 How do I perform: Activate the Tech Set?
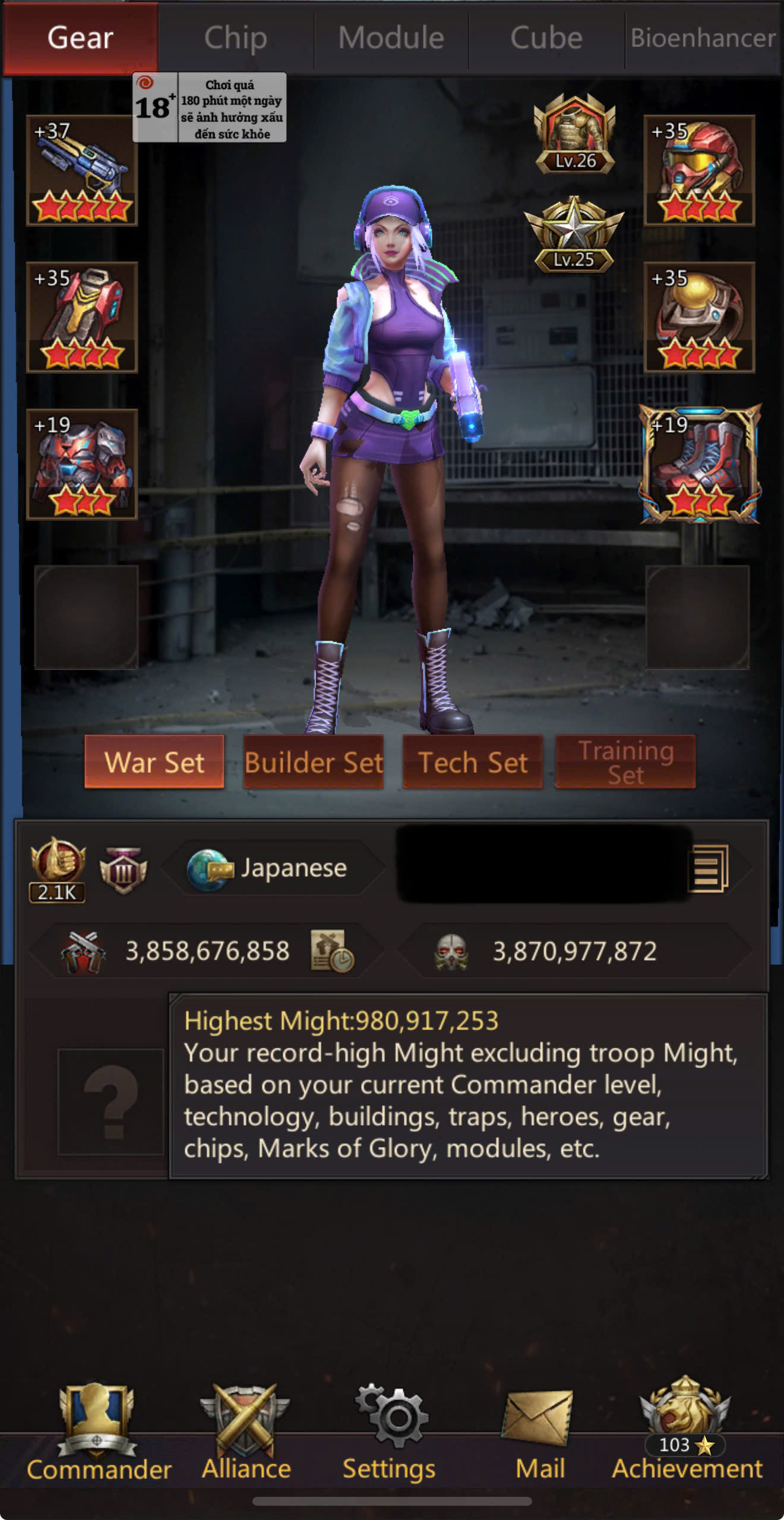click(x=473, y=762)
